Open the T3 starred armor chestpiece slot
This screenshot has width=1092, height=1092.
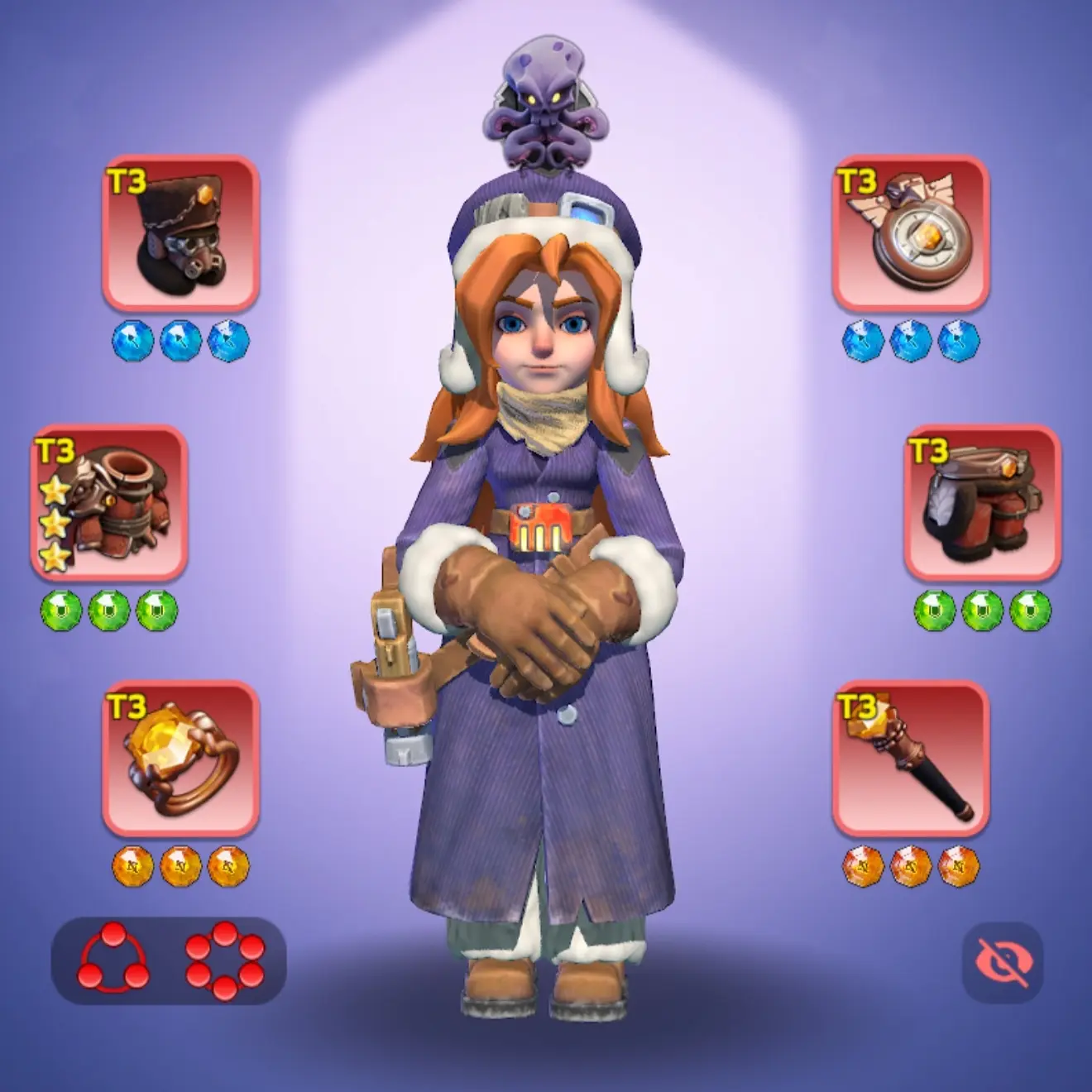click(109, 503)
